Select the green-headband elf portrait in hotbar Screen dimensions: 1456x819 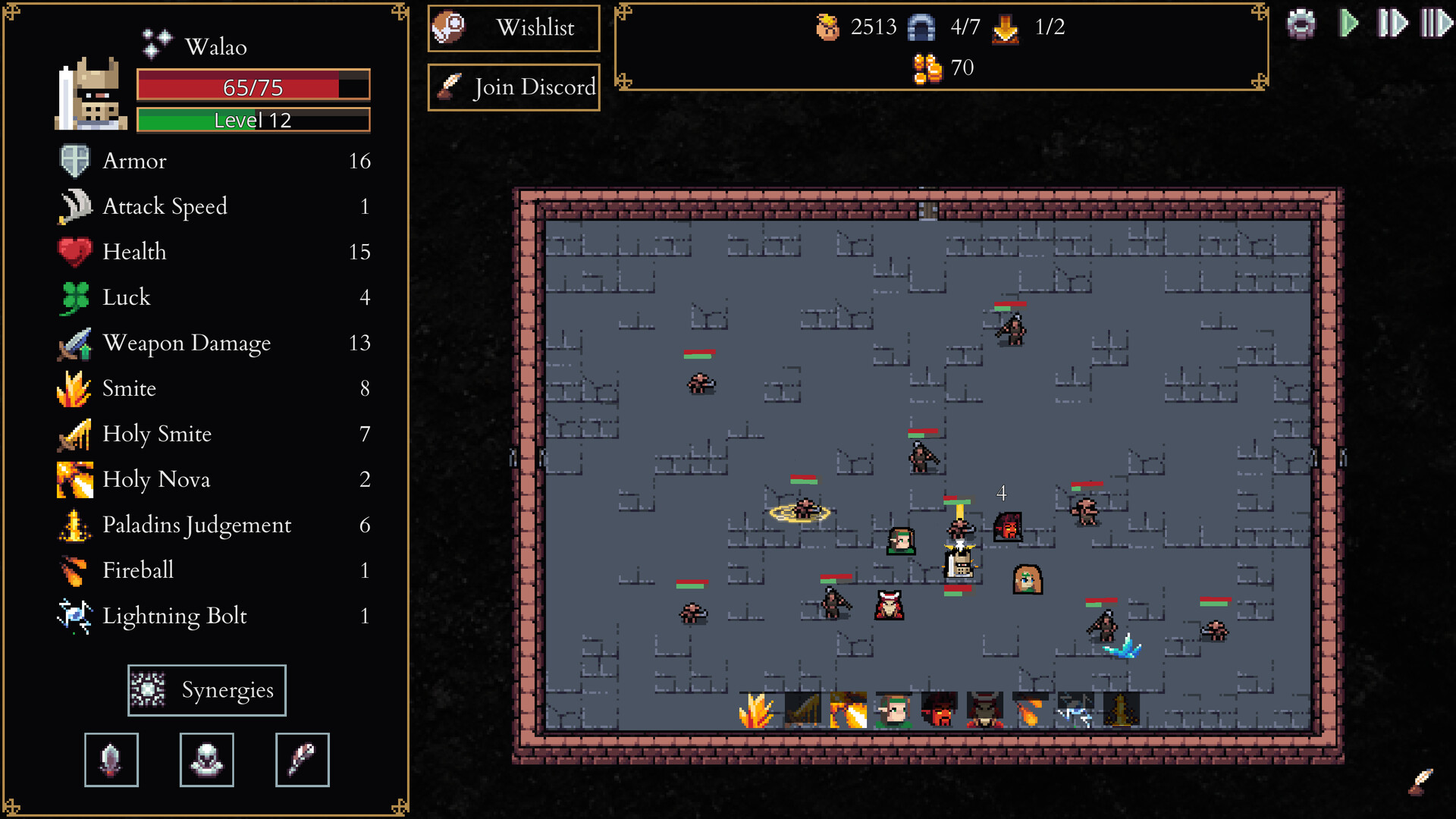tap(893, 711)
